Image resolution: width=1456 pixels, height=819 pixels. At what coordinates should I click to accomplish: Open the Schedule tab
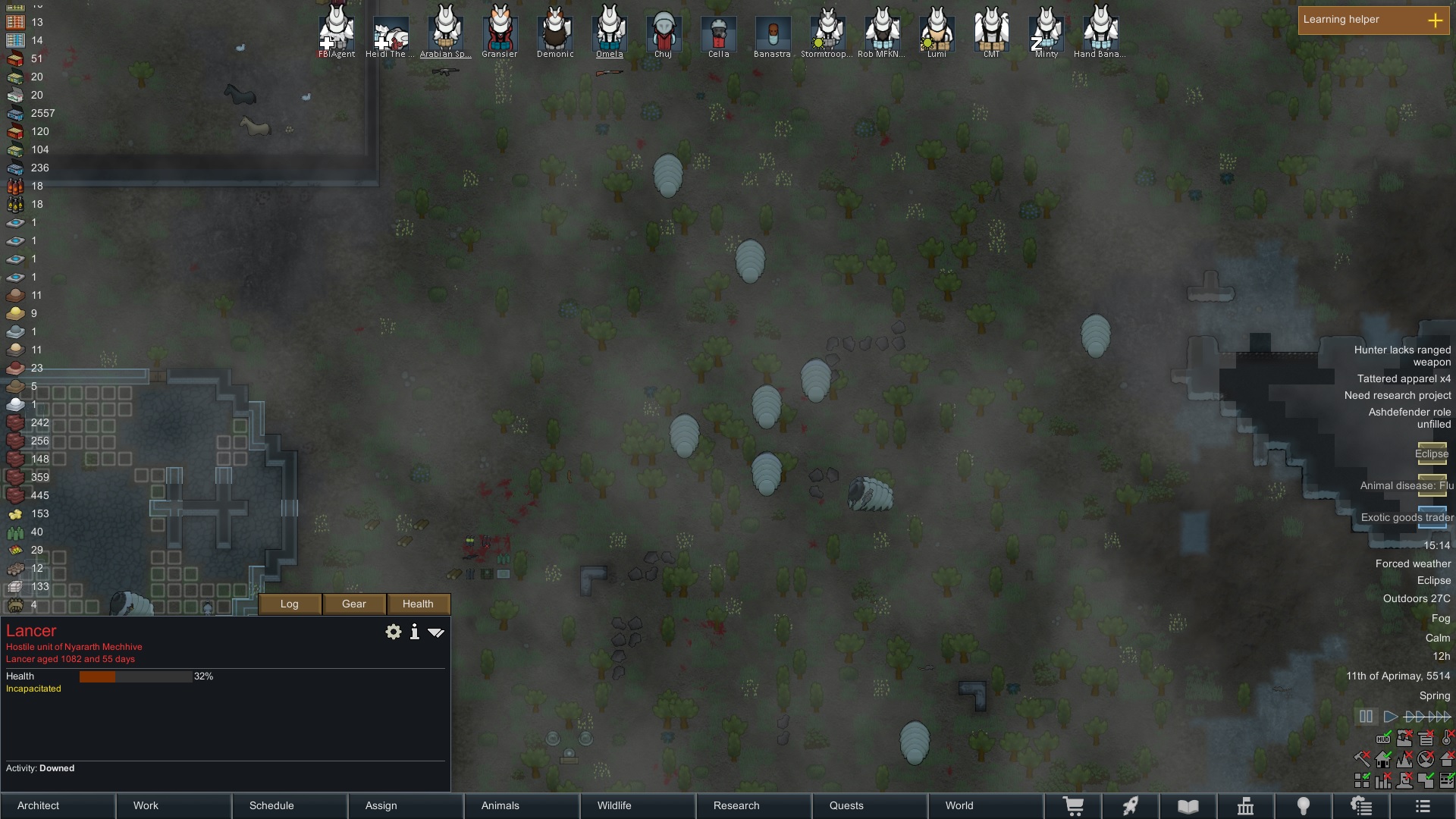tap(290, 805)
